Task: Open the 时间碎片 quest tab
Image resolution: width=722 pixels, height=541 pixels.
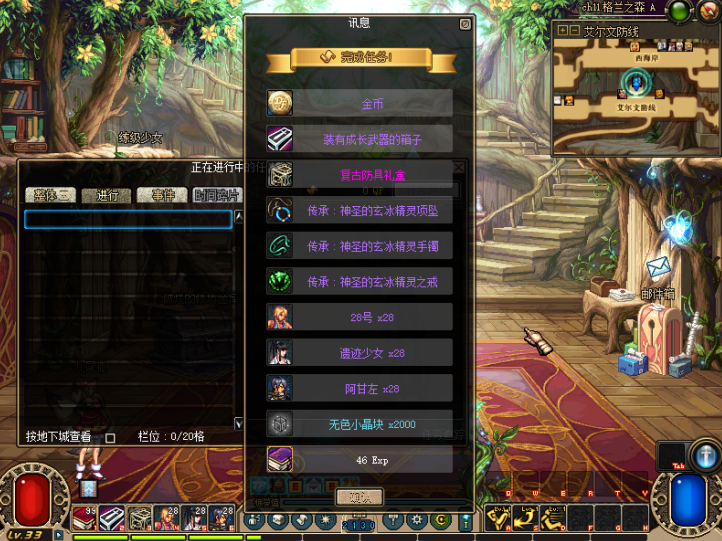Action: click(x=217, y=195)
